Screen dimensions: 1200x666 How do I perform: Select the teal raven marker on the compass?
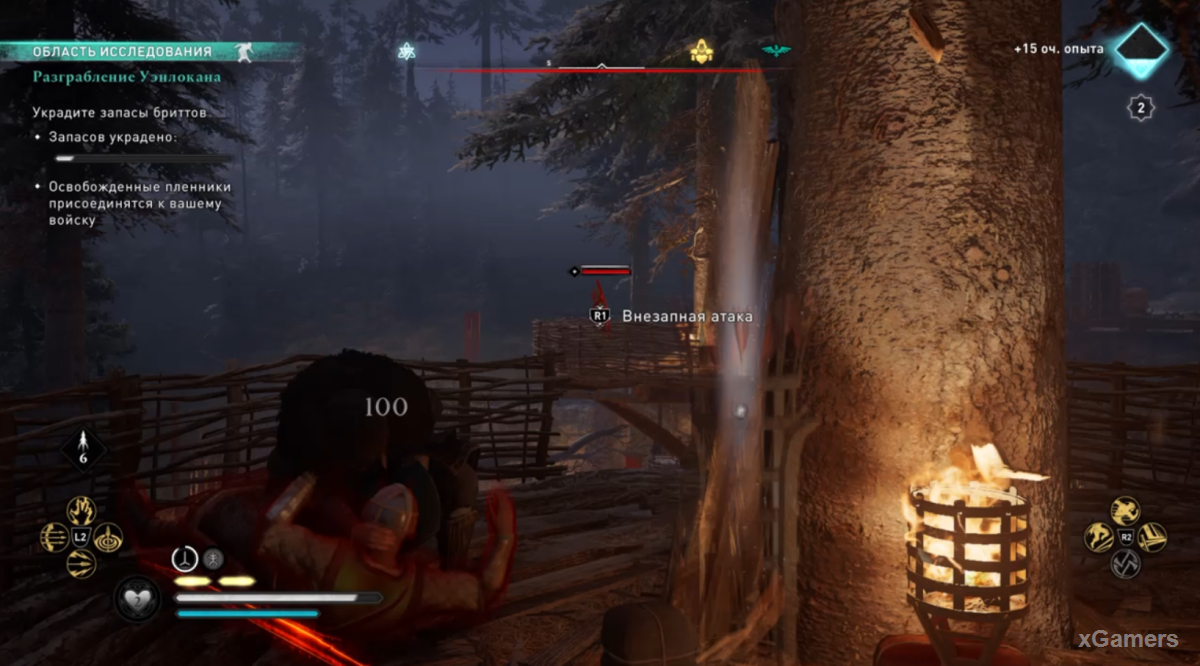tap(774, 51)
